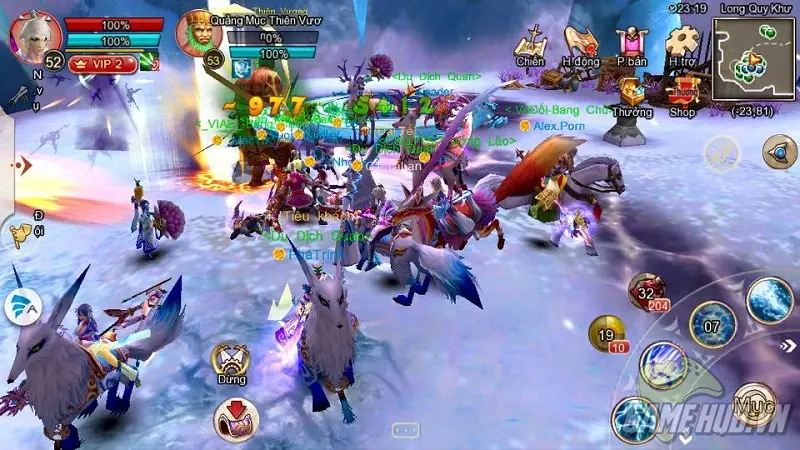This screenshot has width=800, height=450.
Task: Open the Long Quy Khư minimap
Action: pyautogui.click(x=750, y=57)
